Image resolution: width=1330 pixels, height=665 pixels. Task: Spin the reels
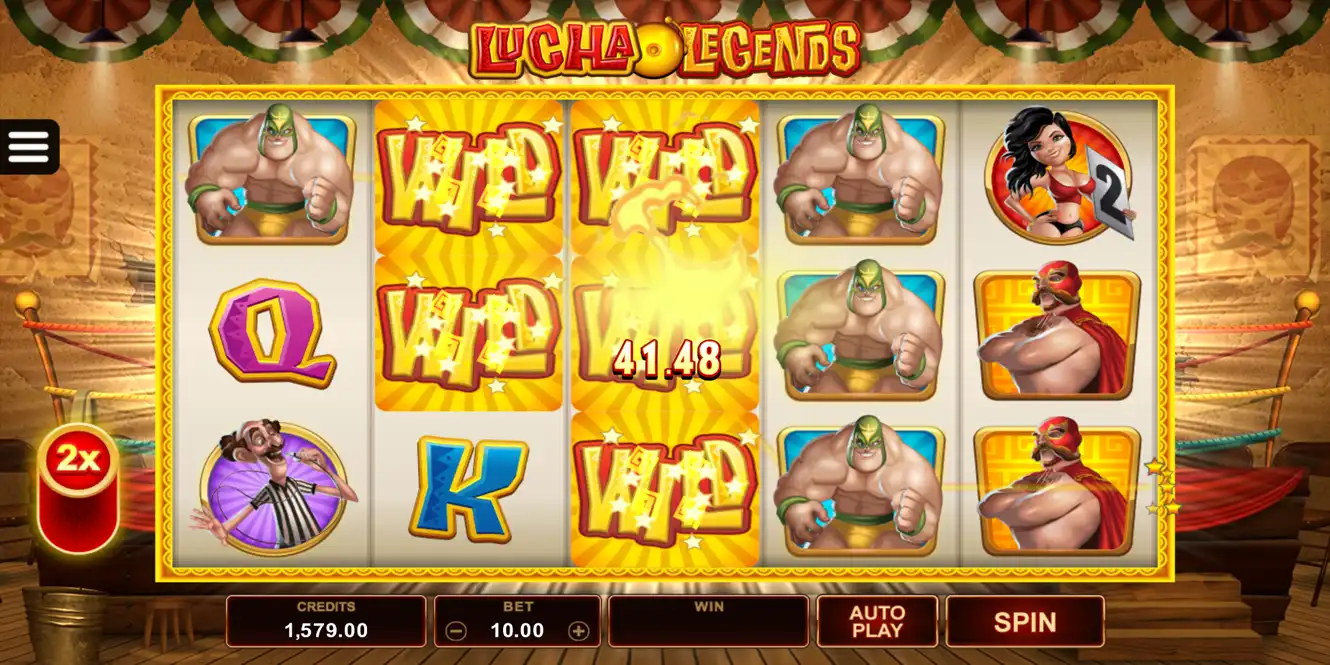point(1025,622)
